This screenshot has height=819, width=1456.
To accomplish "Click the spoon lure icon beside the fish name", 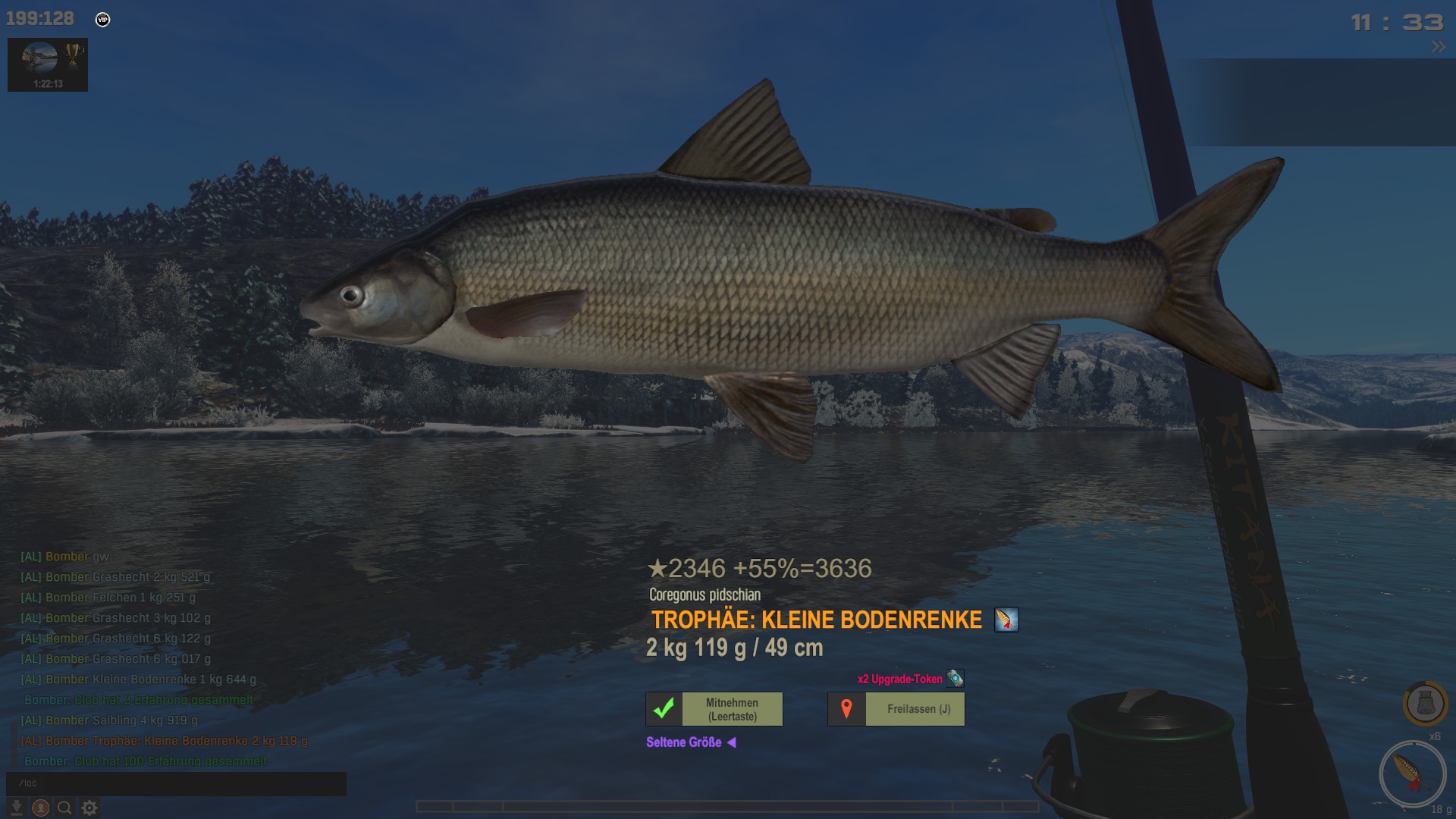I will coord(1006,620).
